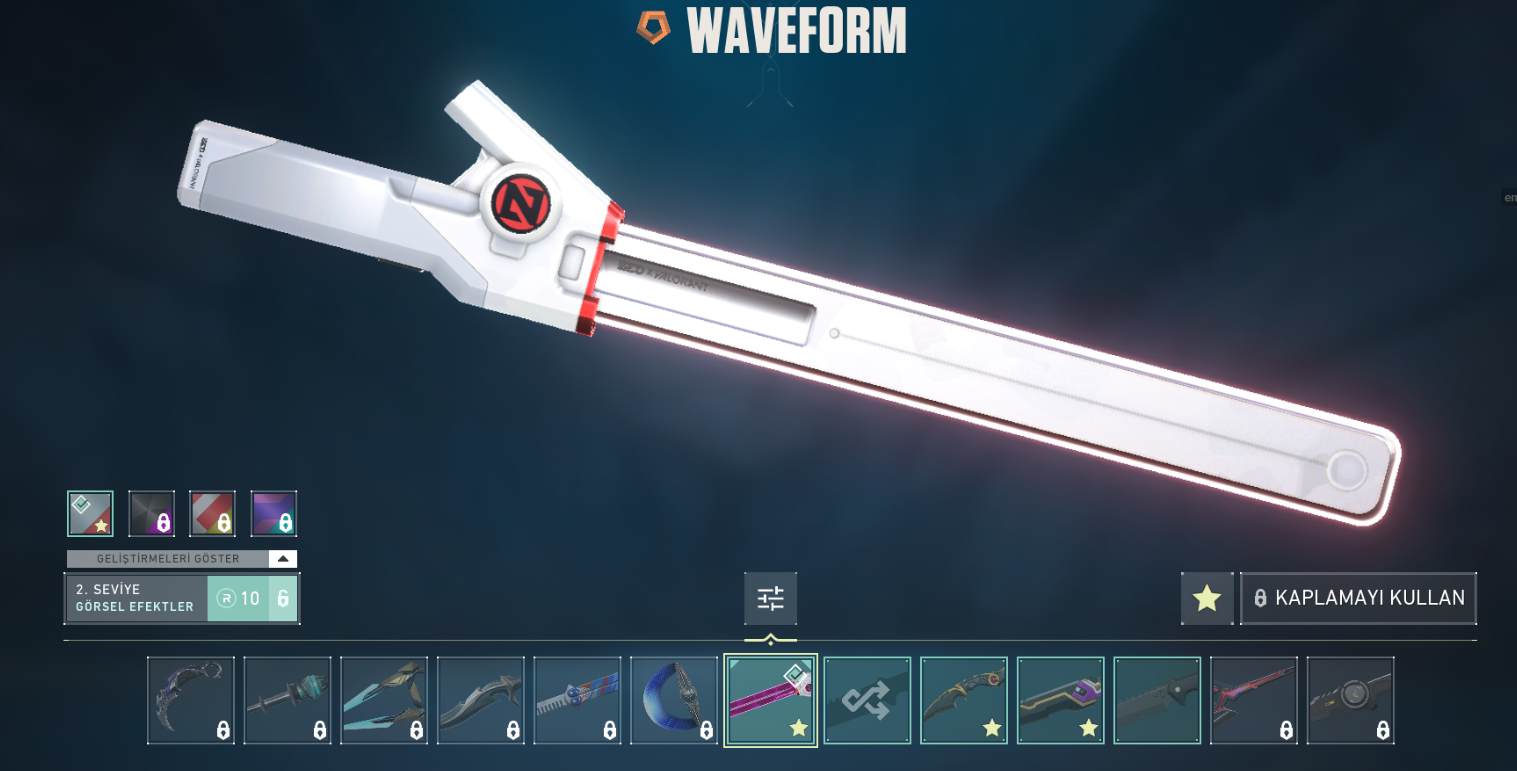Choose the teal-headed mace melee skin
This screenshot has width=1517, height=771.
click(287, 700)
